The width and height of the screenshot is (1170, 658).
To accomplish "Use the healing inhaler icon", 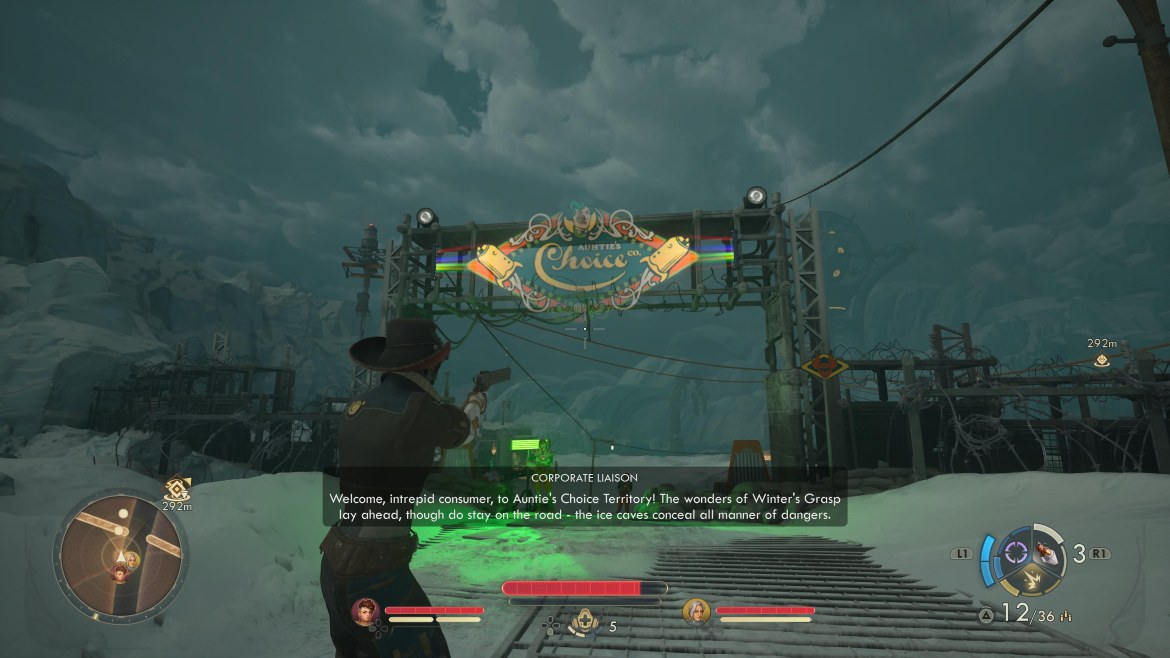I will [583, 626].
